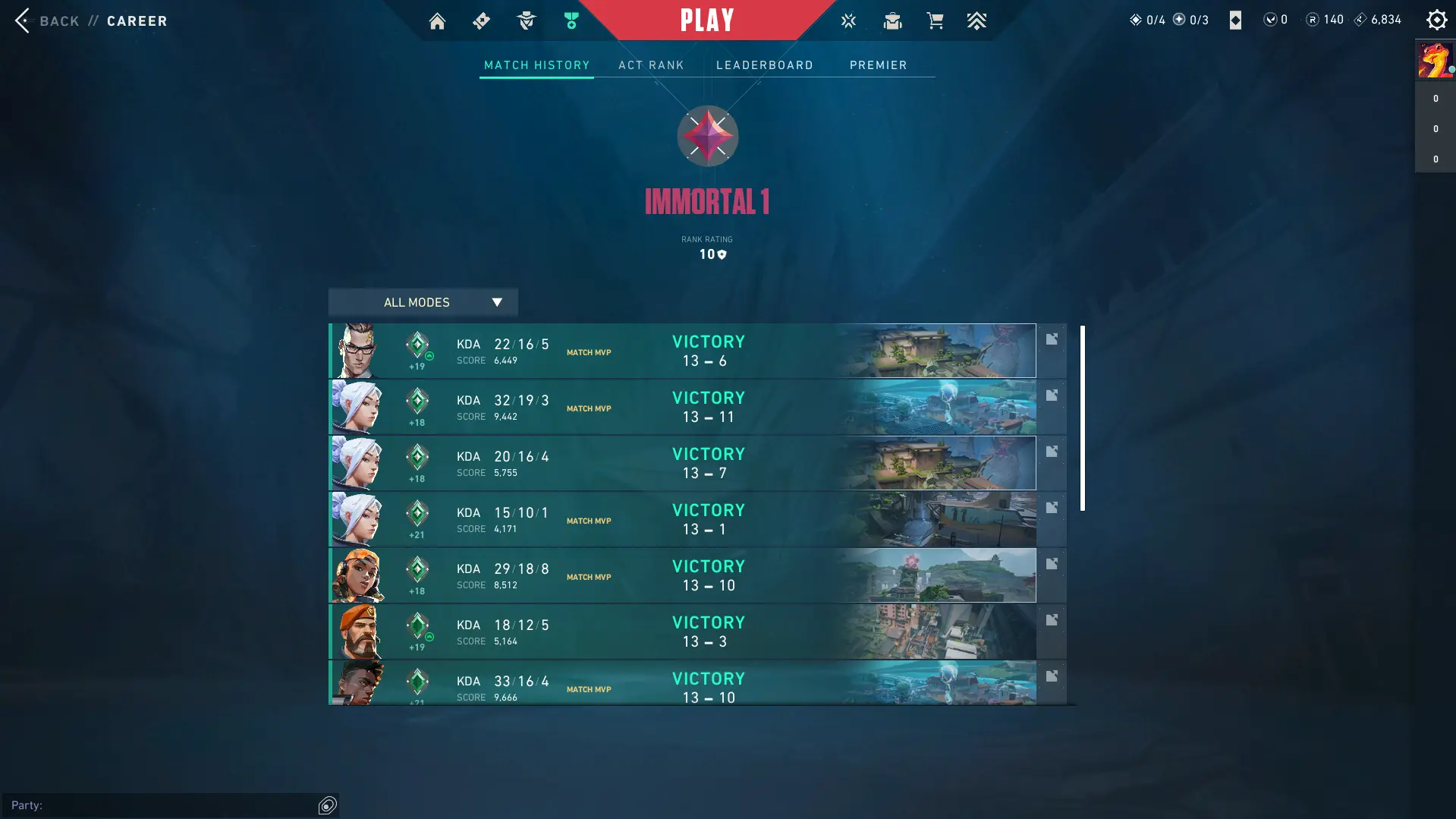1456x819 pixels.
Task: Select the Agents icon in the navbar
Action: point(526,20)
